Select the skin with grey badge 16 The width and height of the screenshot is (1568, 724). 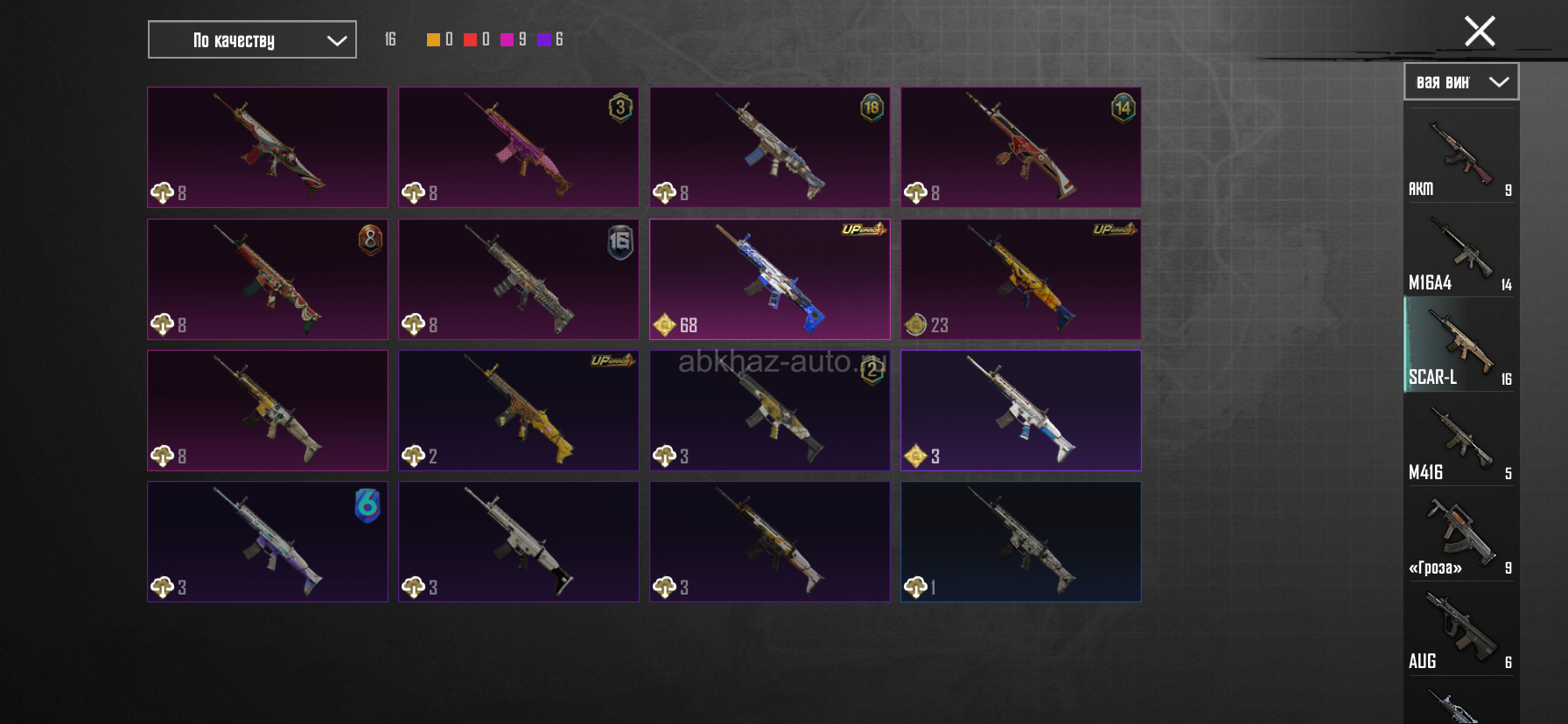tap(518, 279)
